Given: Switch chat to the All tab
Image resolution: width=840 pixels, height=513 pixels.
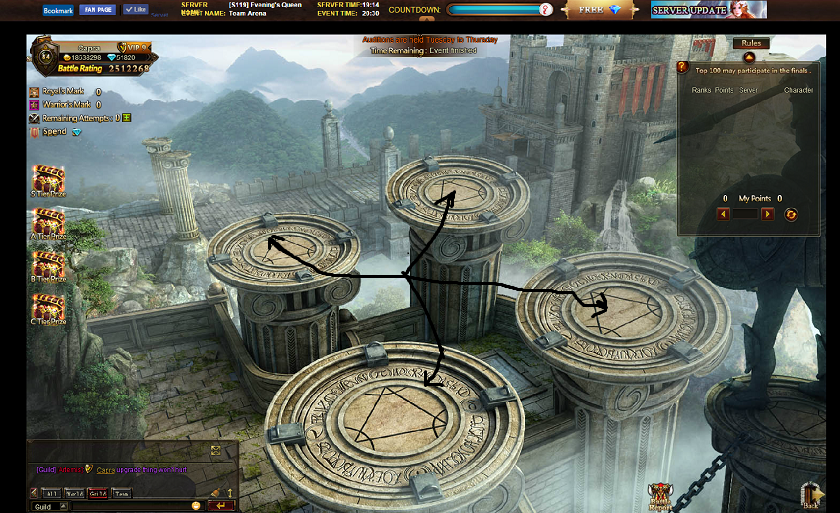Looking at the screenshot, I should (x=50, y=493).
